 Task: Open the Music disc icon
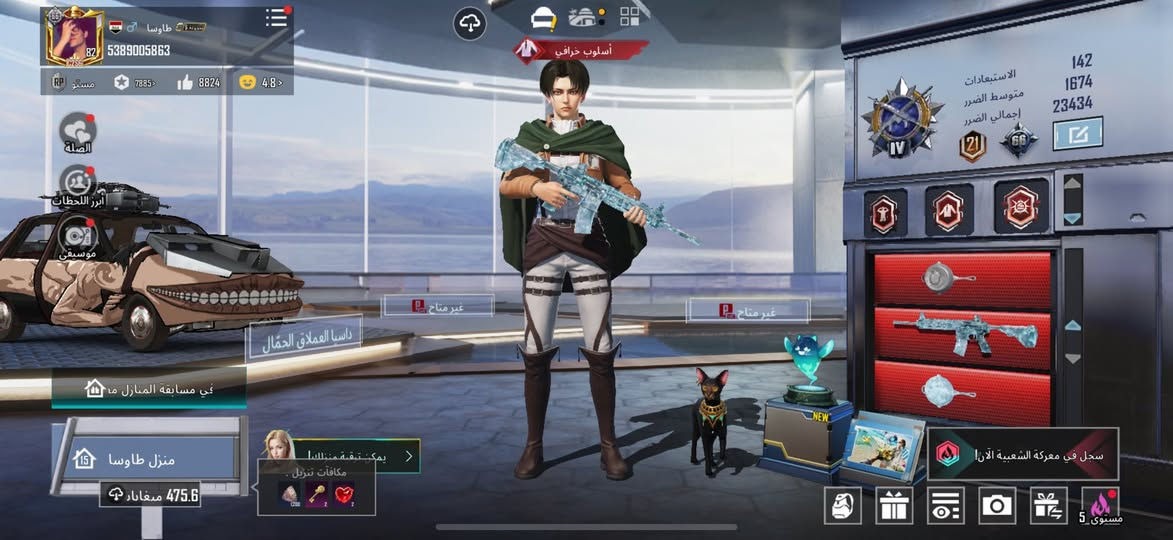coord(77,237)
